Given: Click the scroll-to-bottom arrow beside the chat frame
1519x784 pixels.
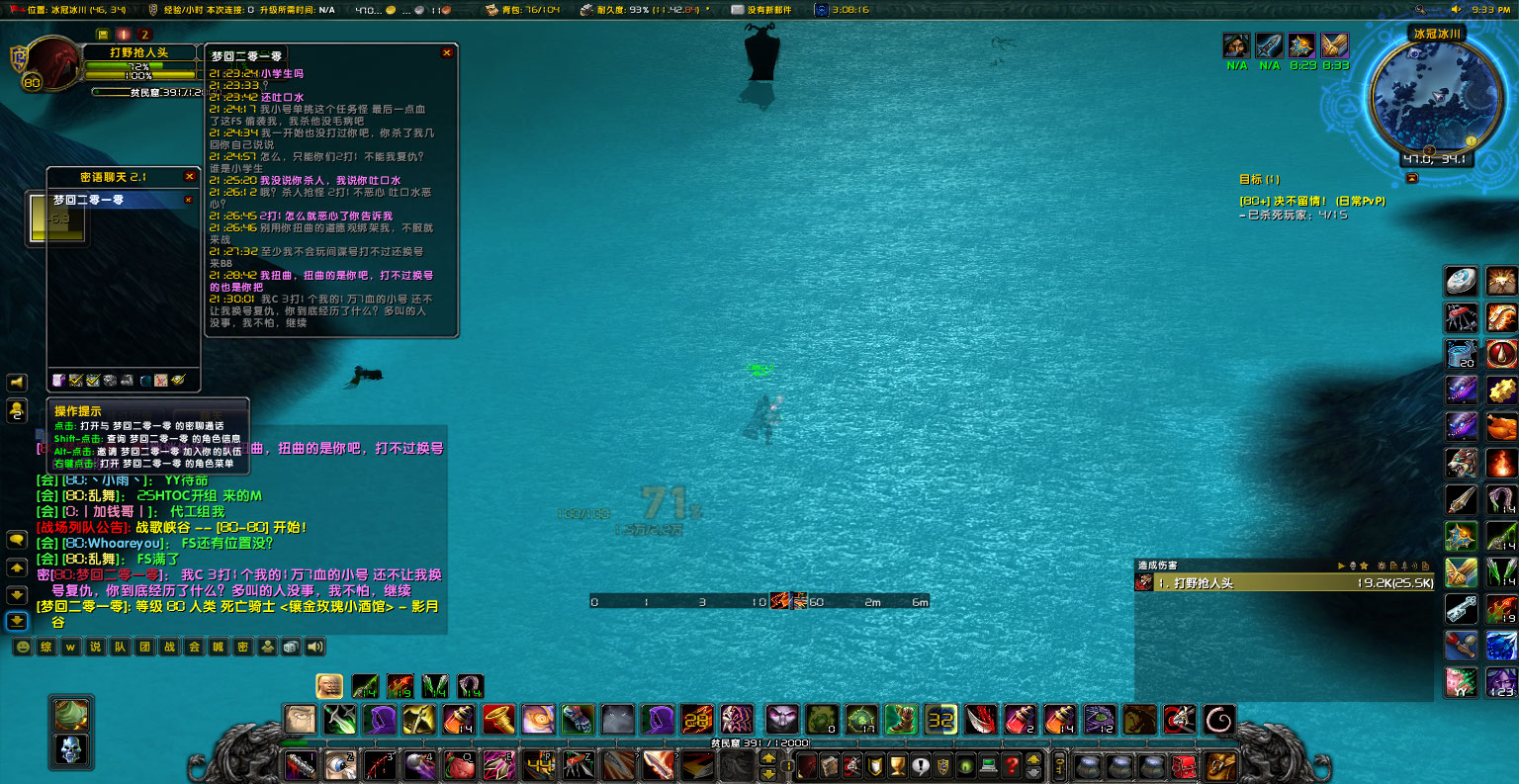Looking at the screenshot, I should click(16, 621).
